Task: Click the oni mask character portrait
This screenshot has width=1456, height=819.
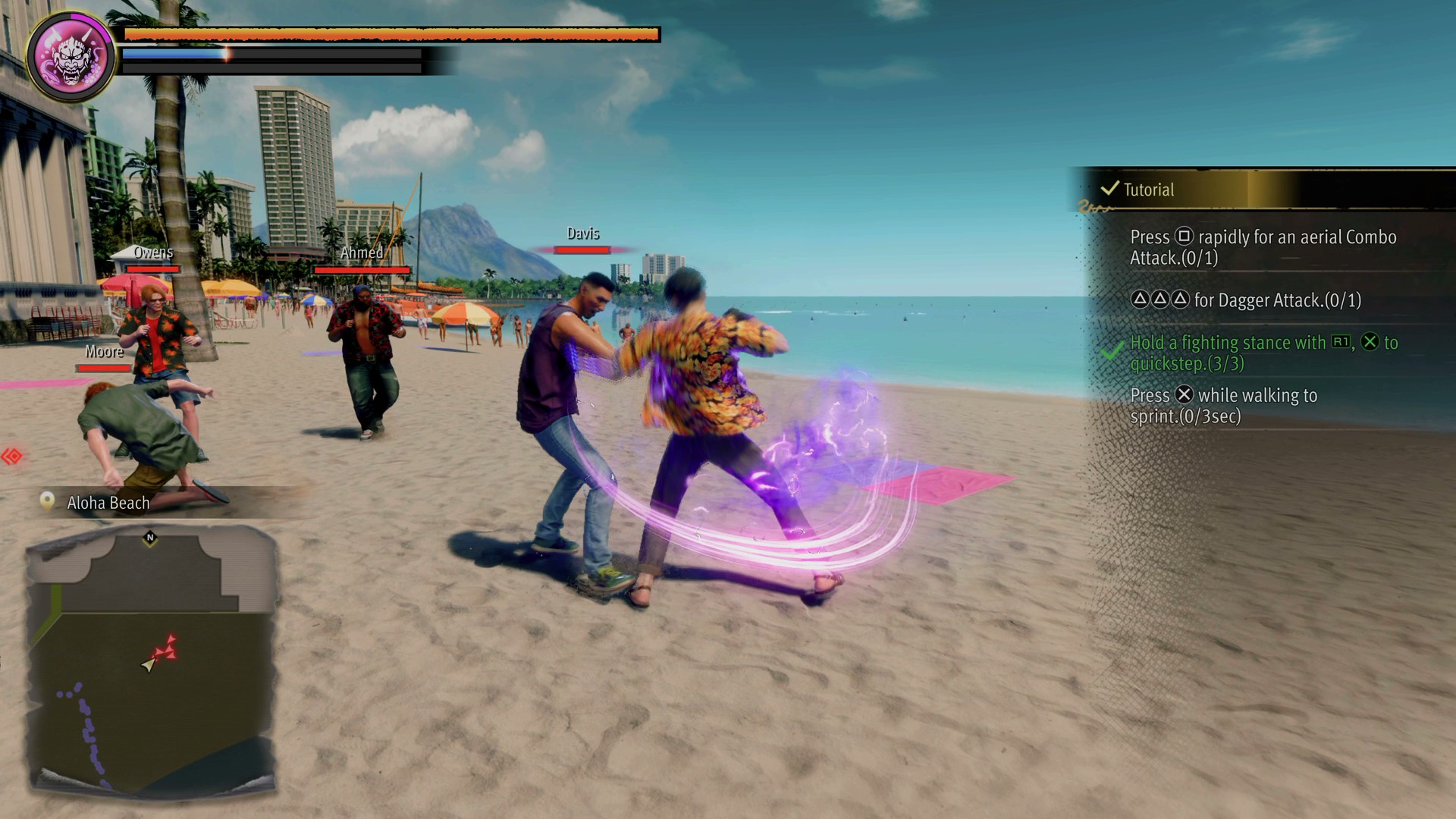Action: [71, 57]
